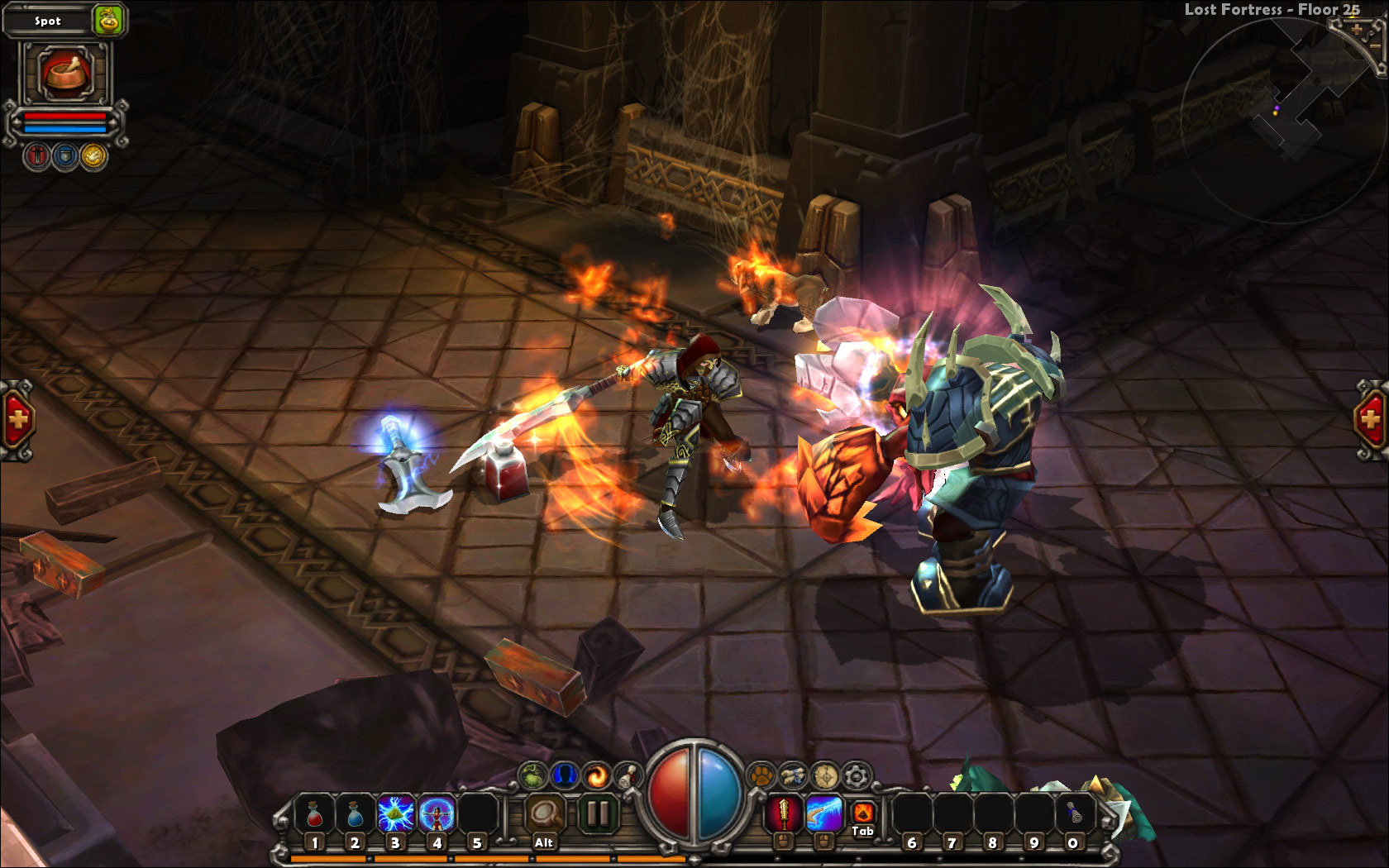Set pet to aggressive stance with red sword icon
The width and height of the screenshot is (1389, 868).
tap(36, 155)
